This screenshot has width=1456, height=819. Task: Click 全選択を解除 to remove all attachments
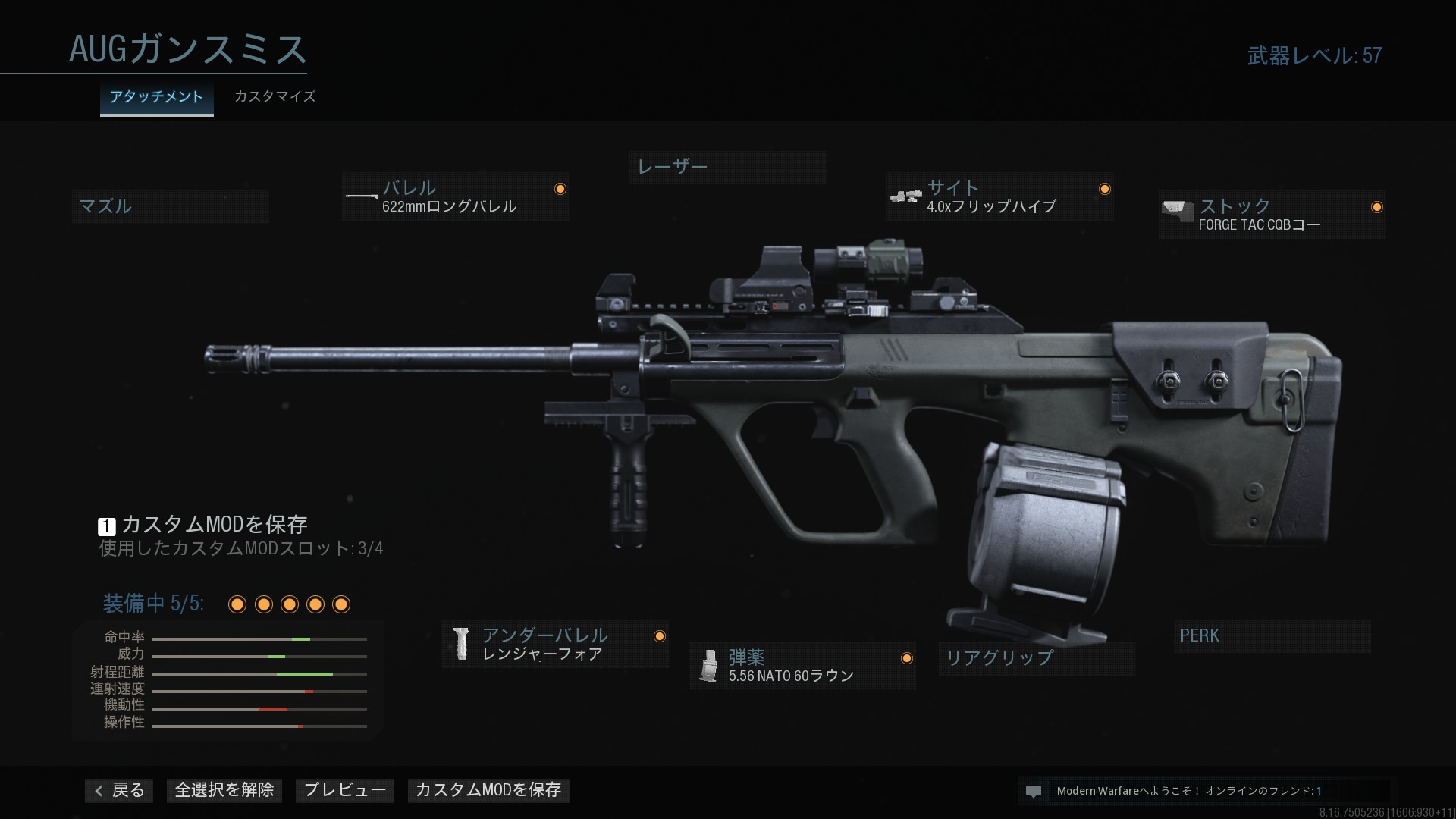point(224,791)
